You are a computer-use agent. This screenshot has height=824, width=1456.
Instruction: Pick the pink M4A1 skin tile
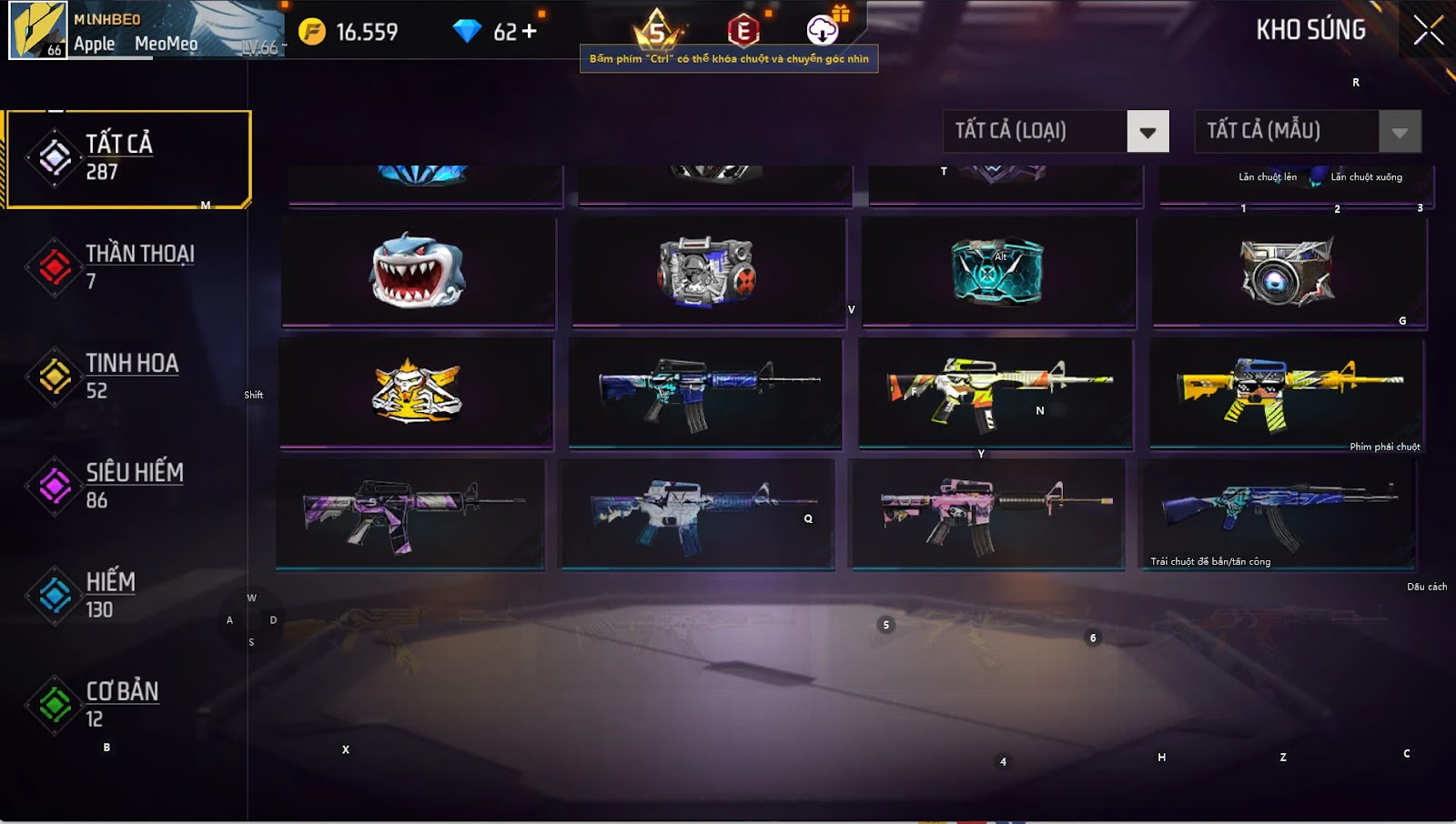point(987,514)
